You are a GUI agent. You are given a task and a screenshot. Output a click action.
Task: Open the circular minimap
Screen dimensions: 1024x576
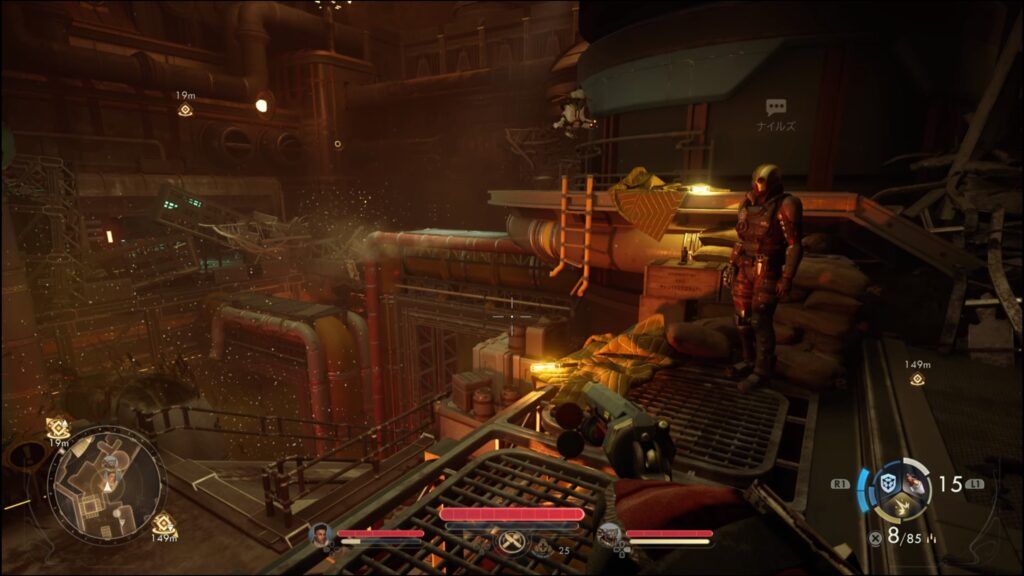tap(106, 486)
